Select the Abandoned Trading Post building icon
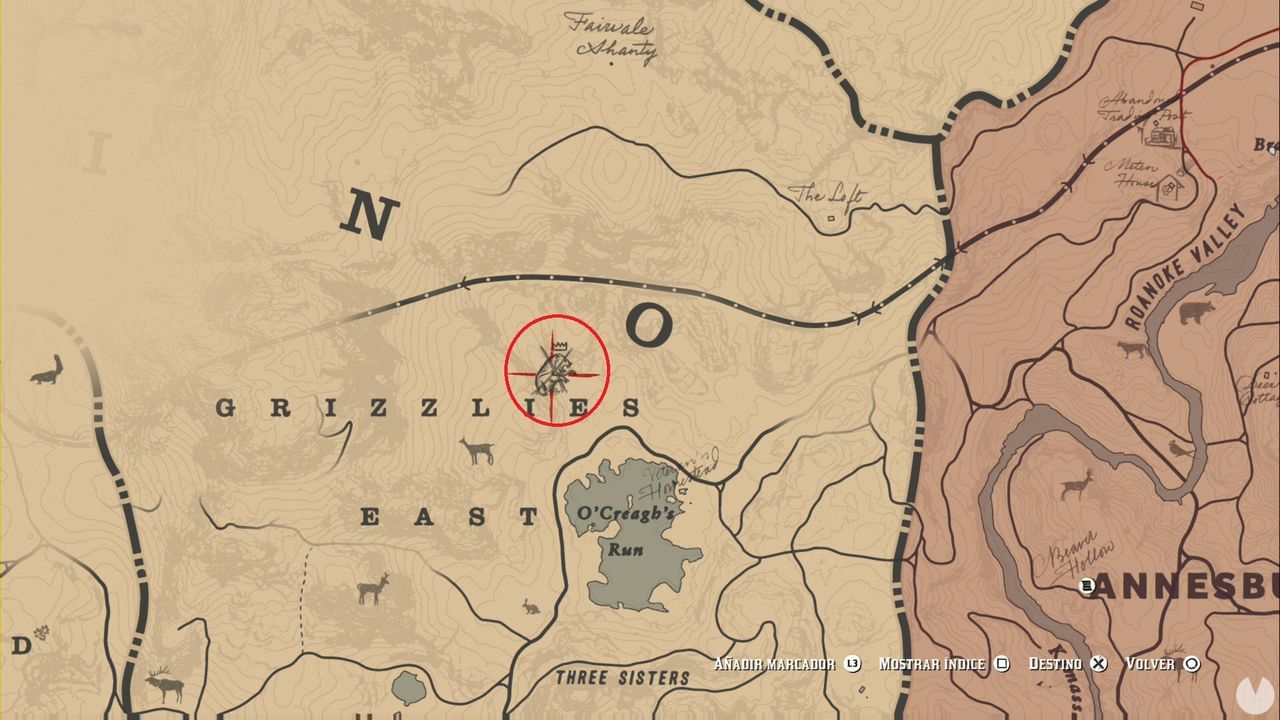Viewport: 1280px width, 720px height. [x=1161, y=134]
